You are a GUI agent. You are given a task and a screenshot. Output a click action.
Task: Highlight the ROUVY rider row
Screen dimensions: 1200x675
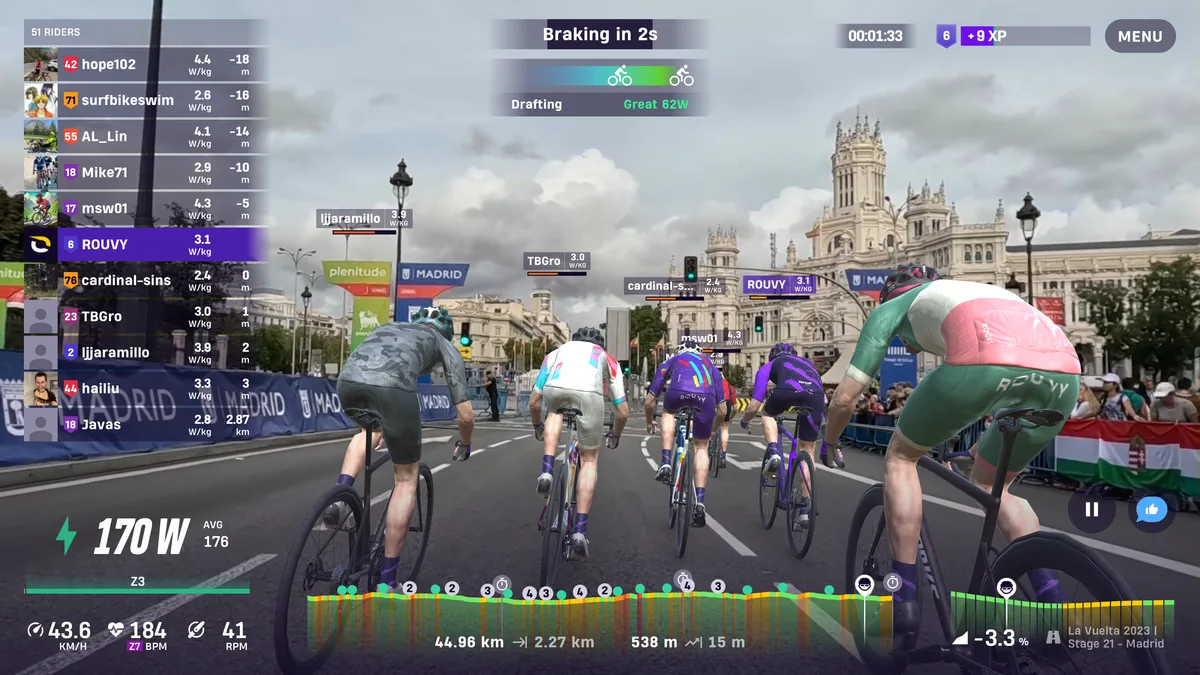145,245
